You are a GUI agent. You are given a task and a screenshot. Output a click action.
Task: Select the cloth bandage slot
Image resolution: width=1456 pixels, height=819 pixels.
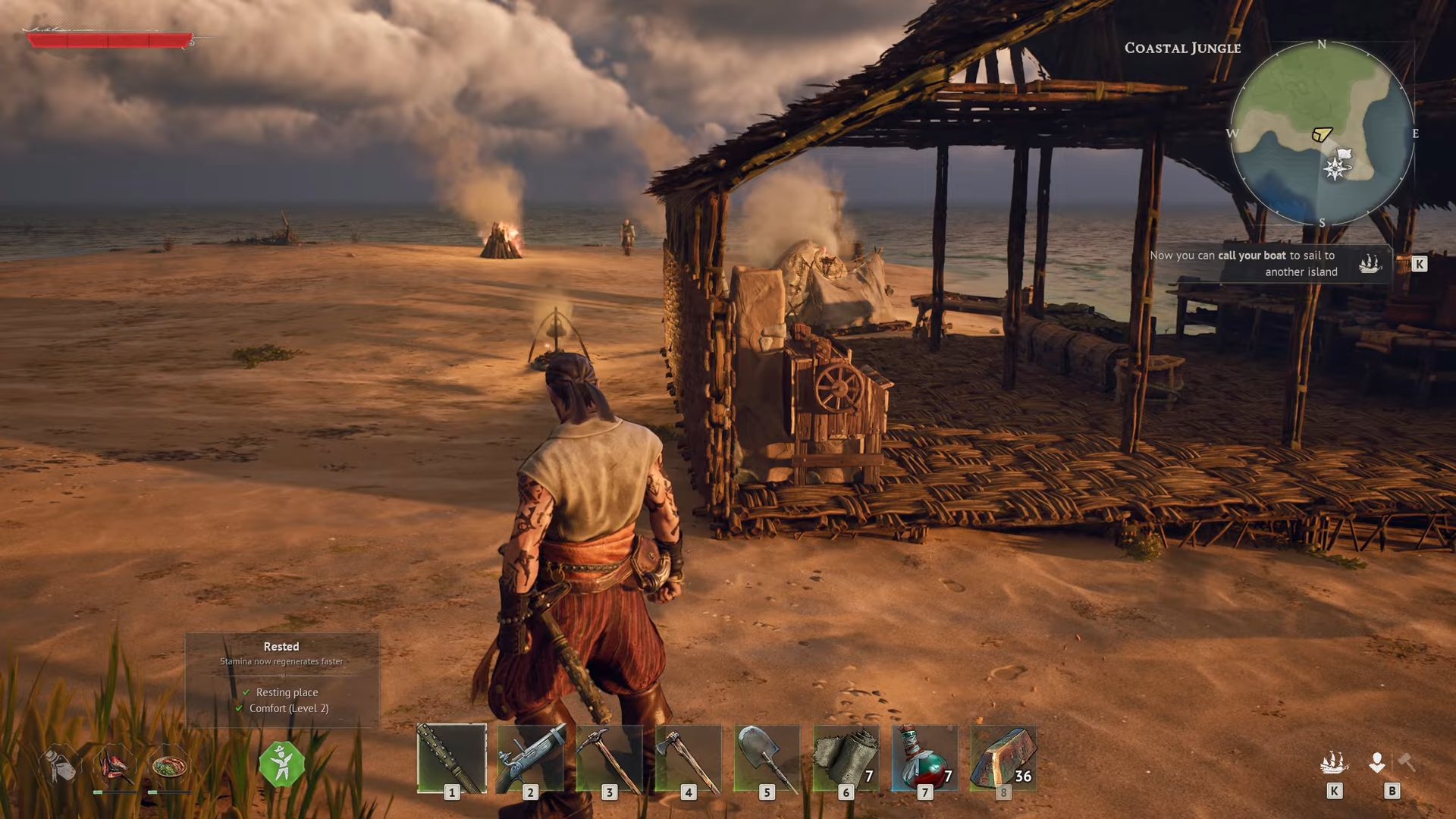pyautogui.click(x=846, y=758)
